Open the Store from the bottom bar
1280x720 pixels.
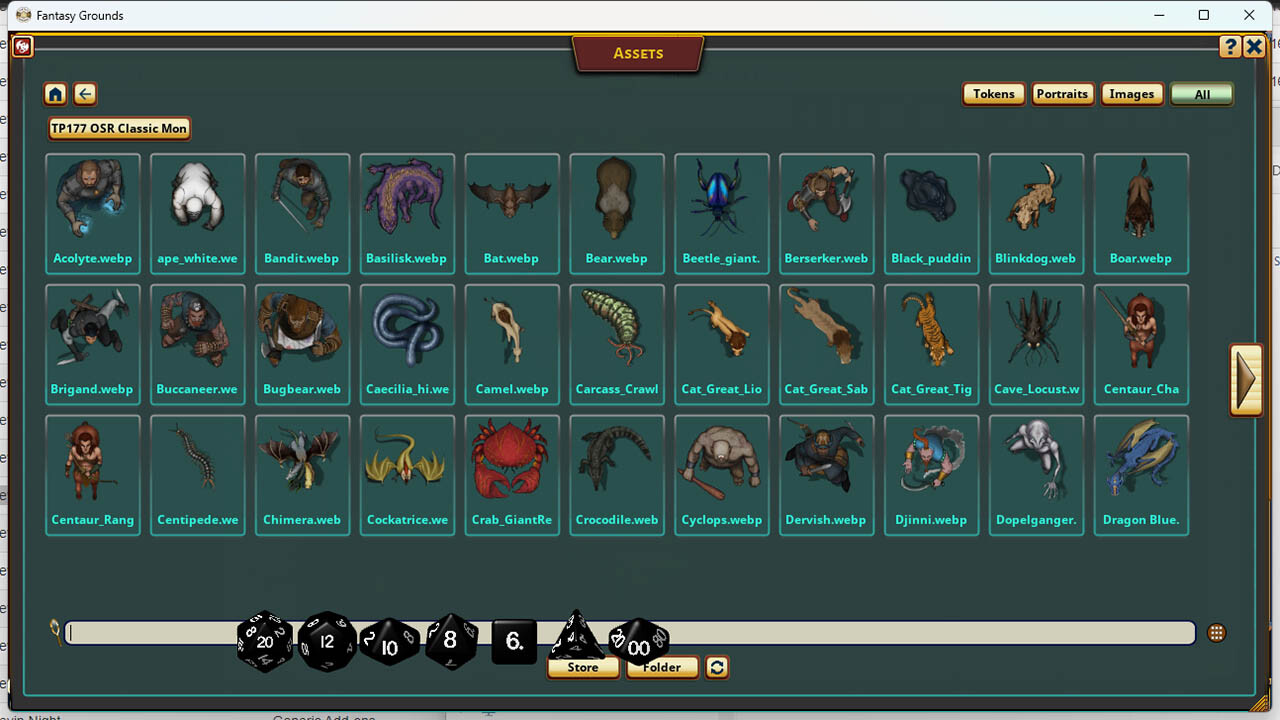(x=583, y=667)
